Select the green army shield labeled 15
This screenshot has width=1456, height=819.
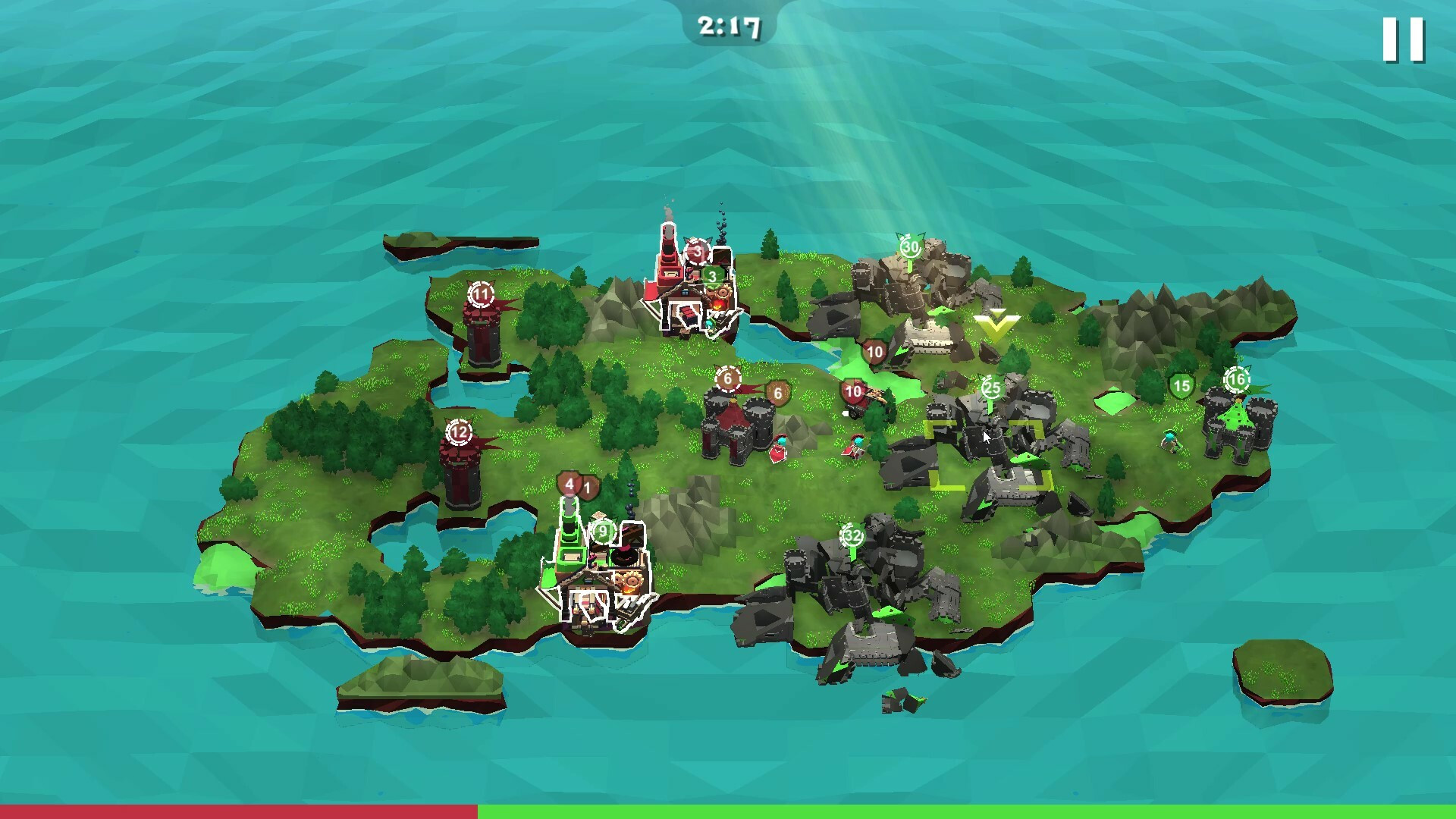click(x=1181, y=388)
